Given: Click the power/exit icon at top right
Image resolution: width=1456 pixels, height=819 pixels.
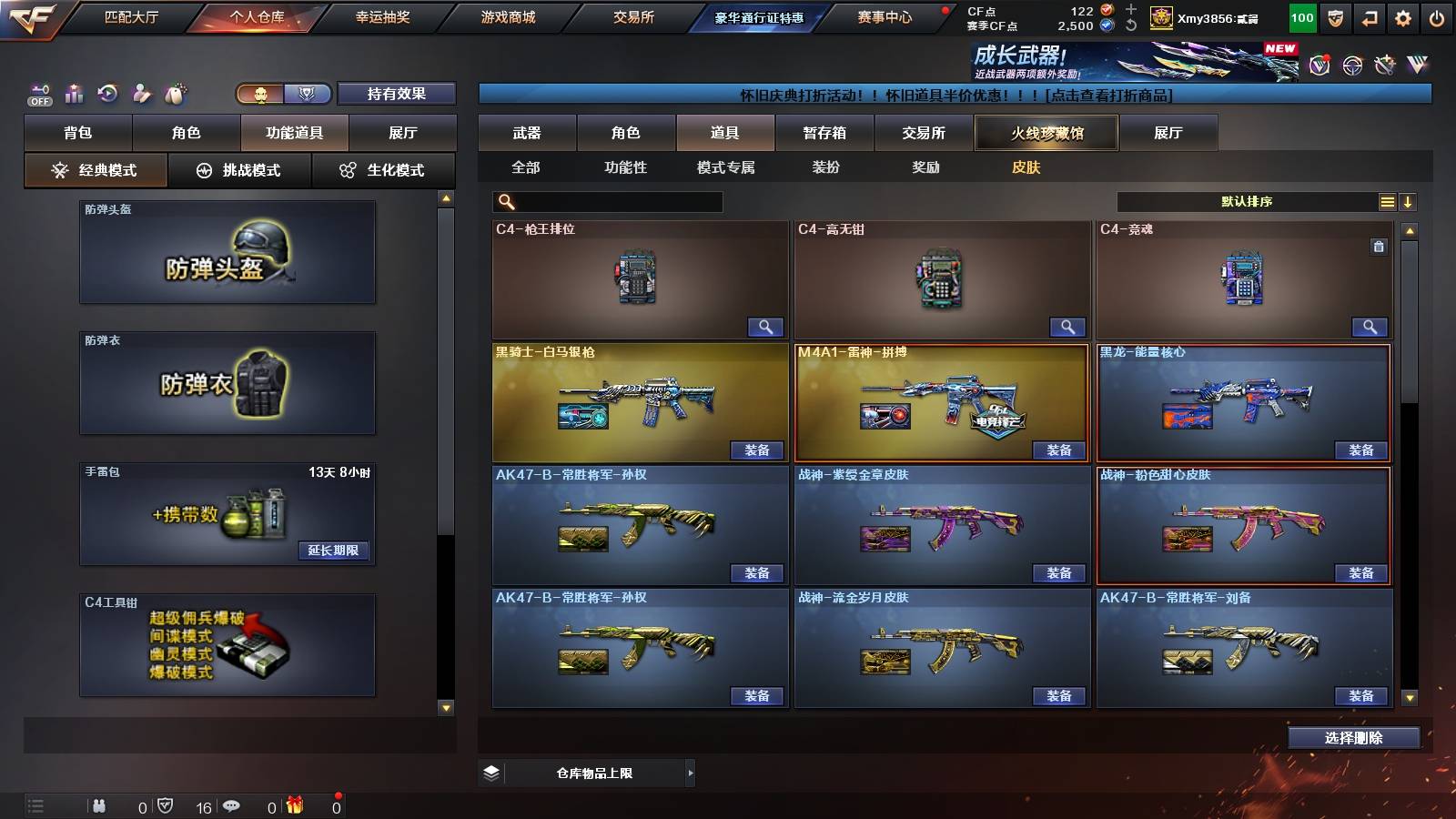Looking at the screenshot, I should coord(1436,17).
